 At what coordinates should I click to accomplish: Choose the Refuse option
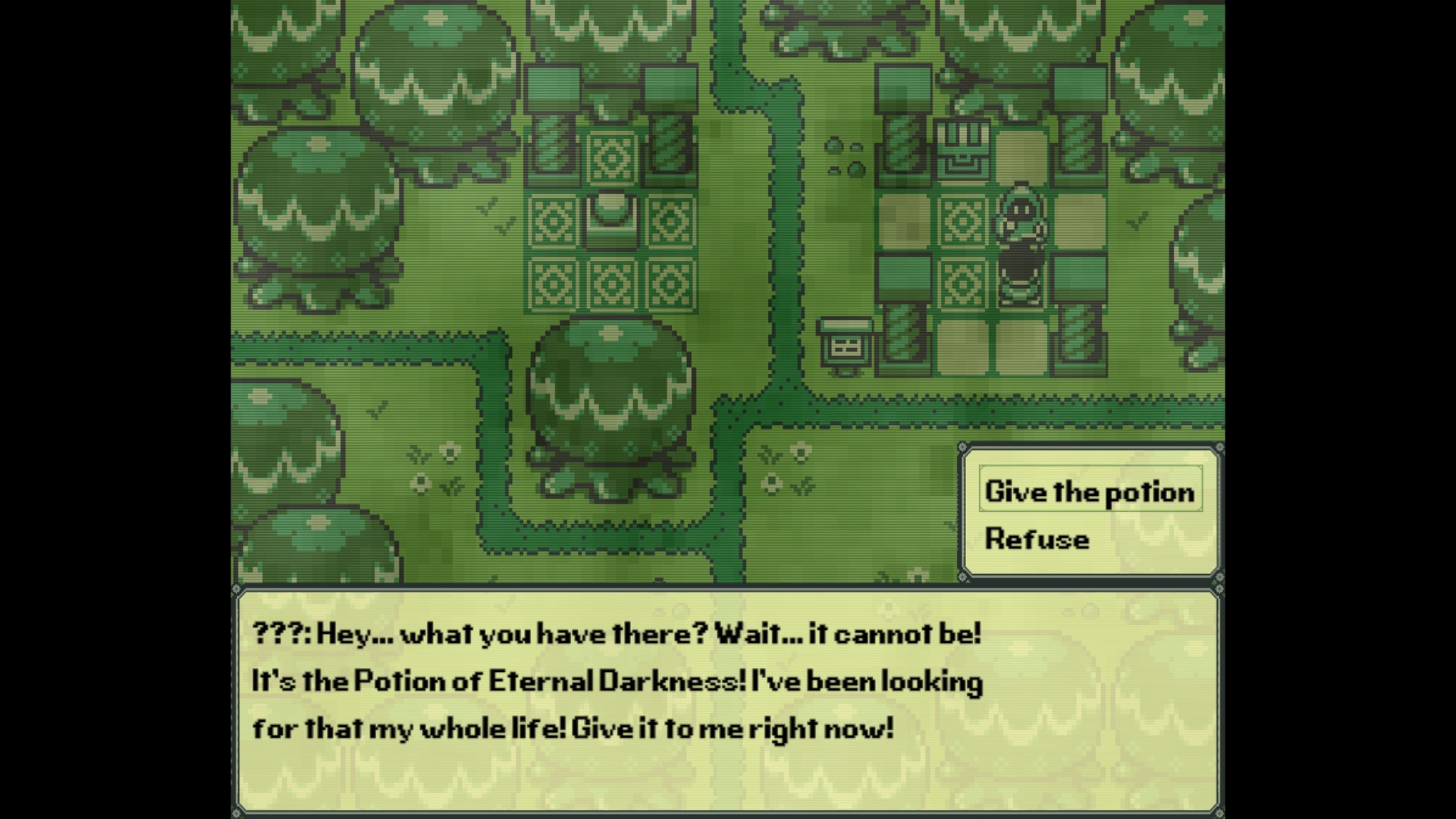1037,538
